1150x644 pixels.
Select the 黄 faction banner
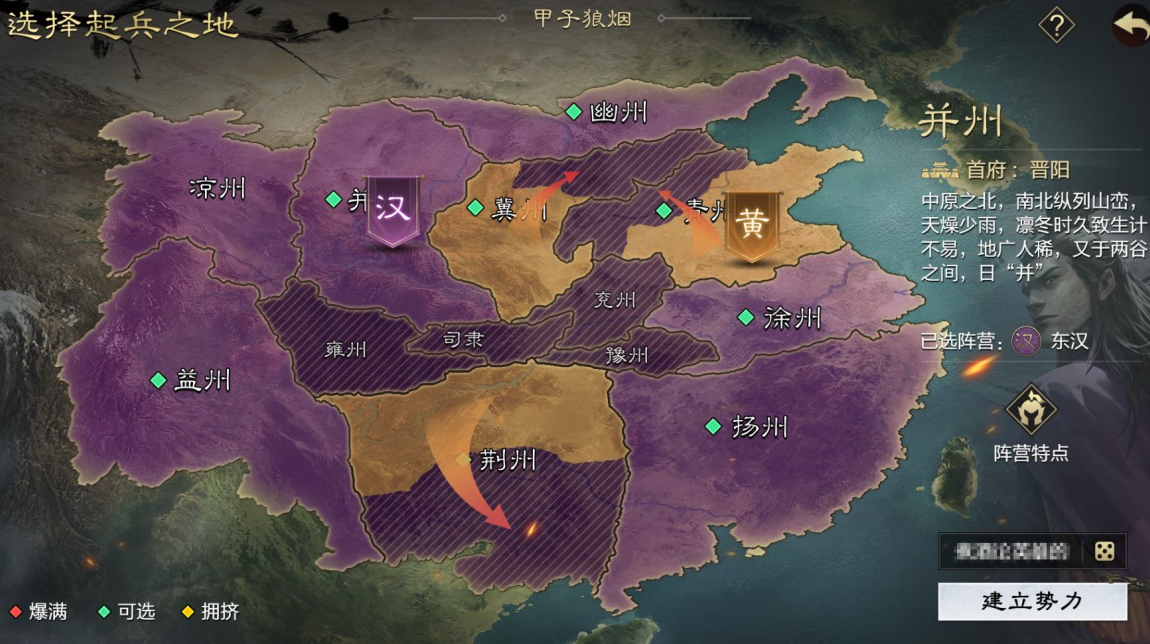(x=751, y=225)
